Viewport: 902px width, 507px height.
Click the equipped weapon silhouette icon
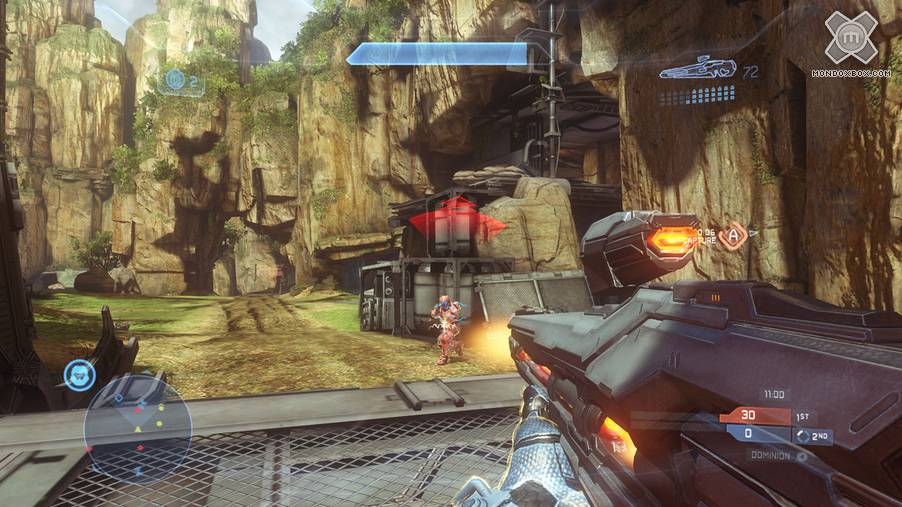(x=698, y=69)
